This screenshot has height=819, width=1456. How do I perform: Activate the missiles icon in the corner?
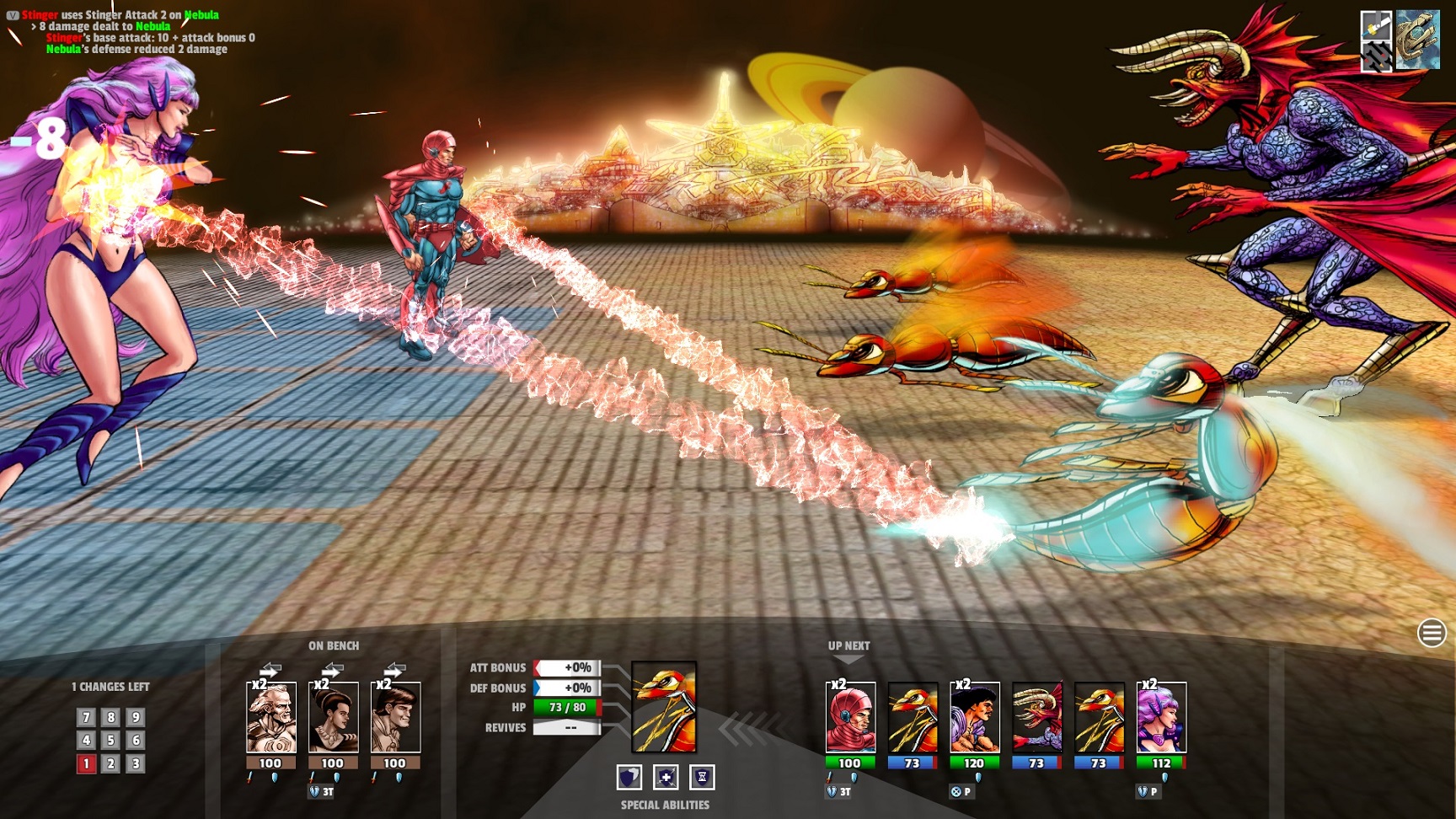(1376, 56)
